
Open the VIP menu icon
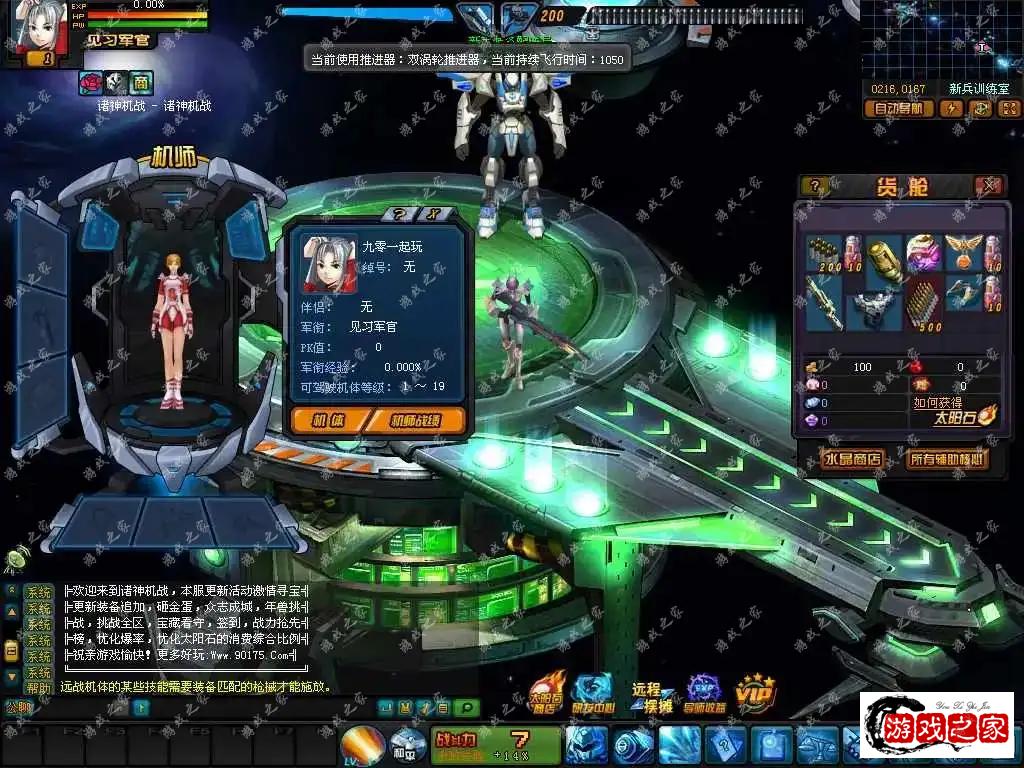pos(755,692)
